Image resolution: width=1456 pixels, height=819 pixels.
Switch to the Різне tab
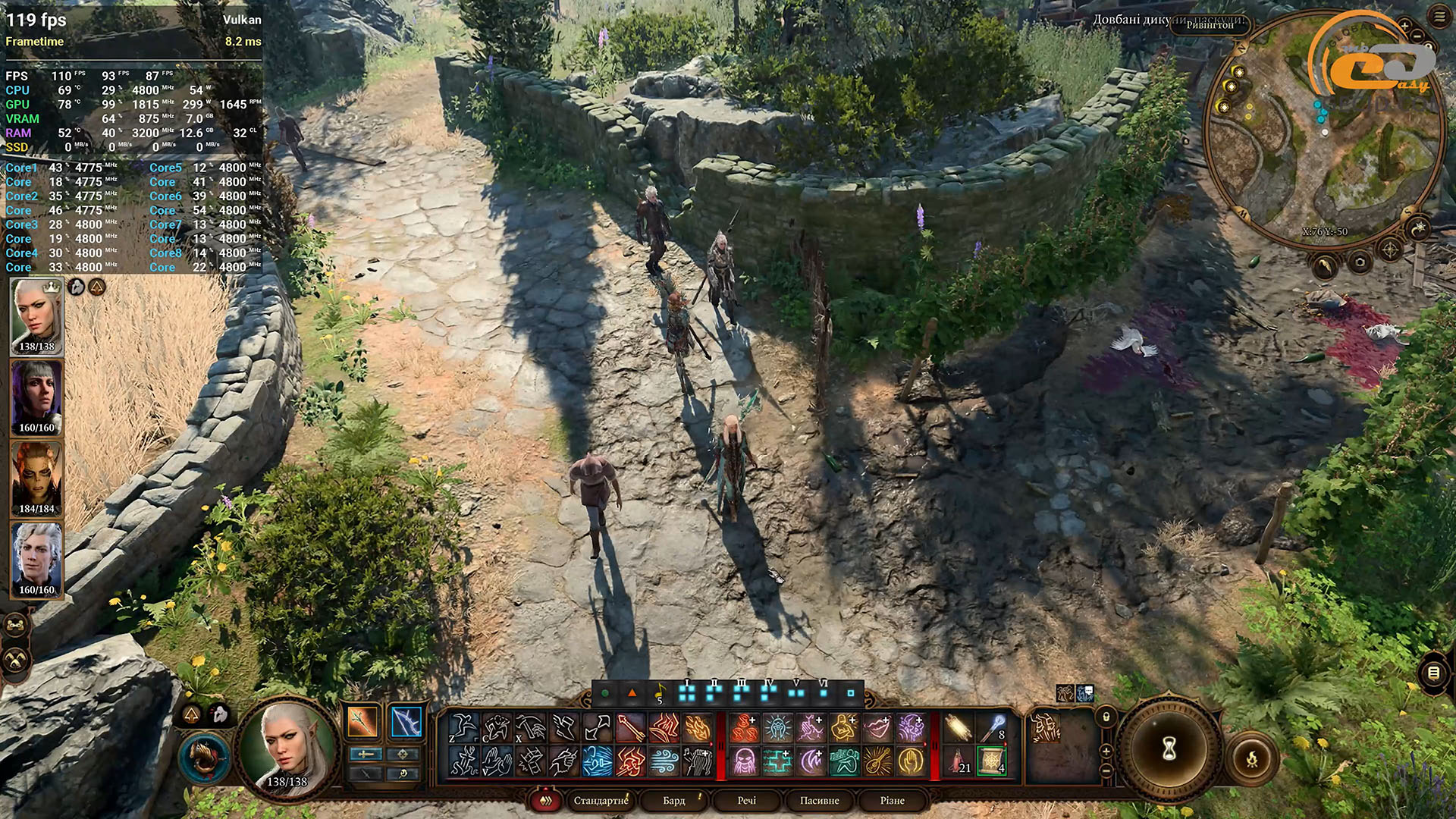(x=892, y=800)
